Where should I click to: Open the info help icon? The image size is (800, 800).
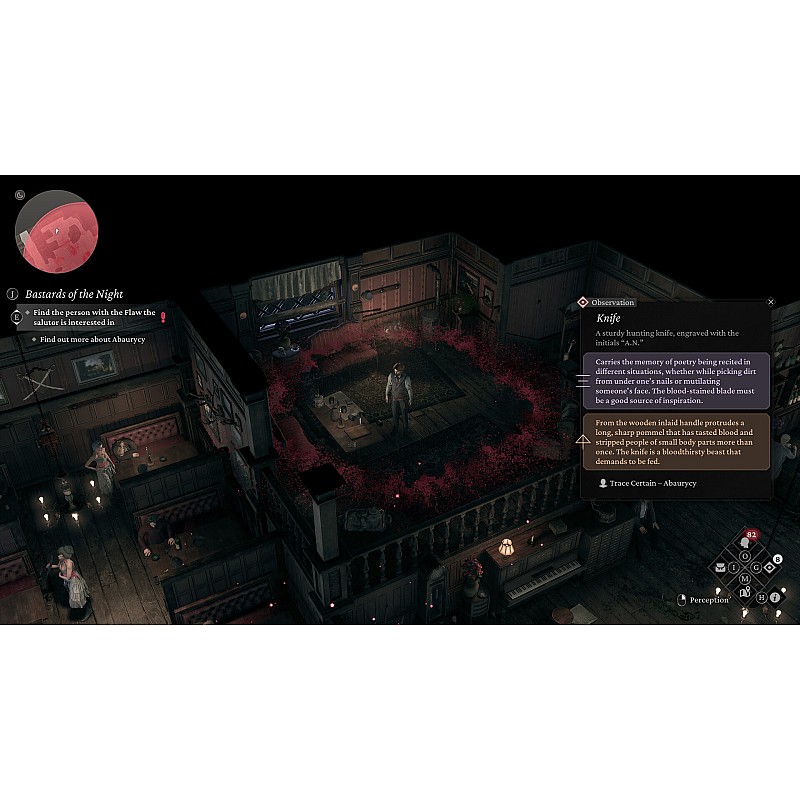pyautogui.click(x=775, y=597)
